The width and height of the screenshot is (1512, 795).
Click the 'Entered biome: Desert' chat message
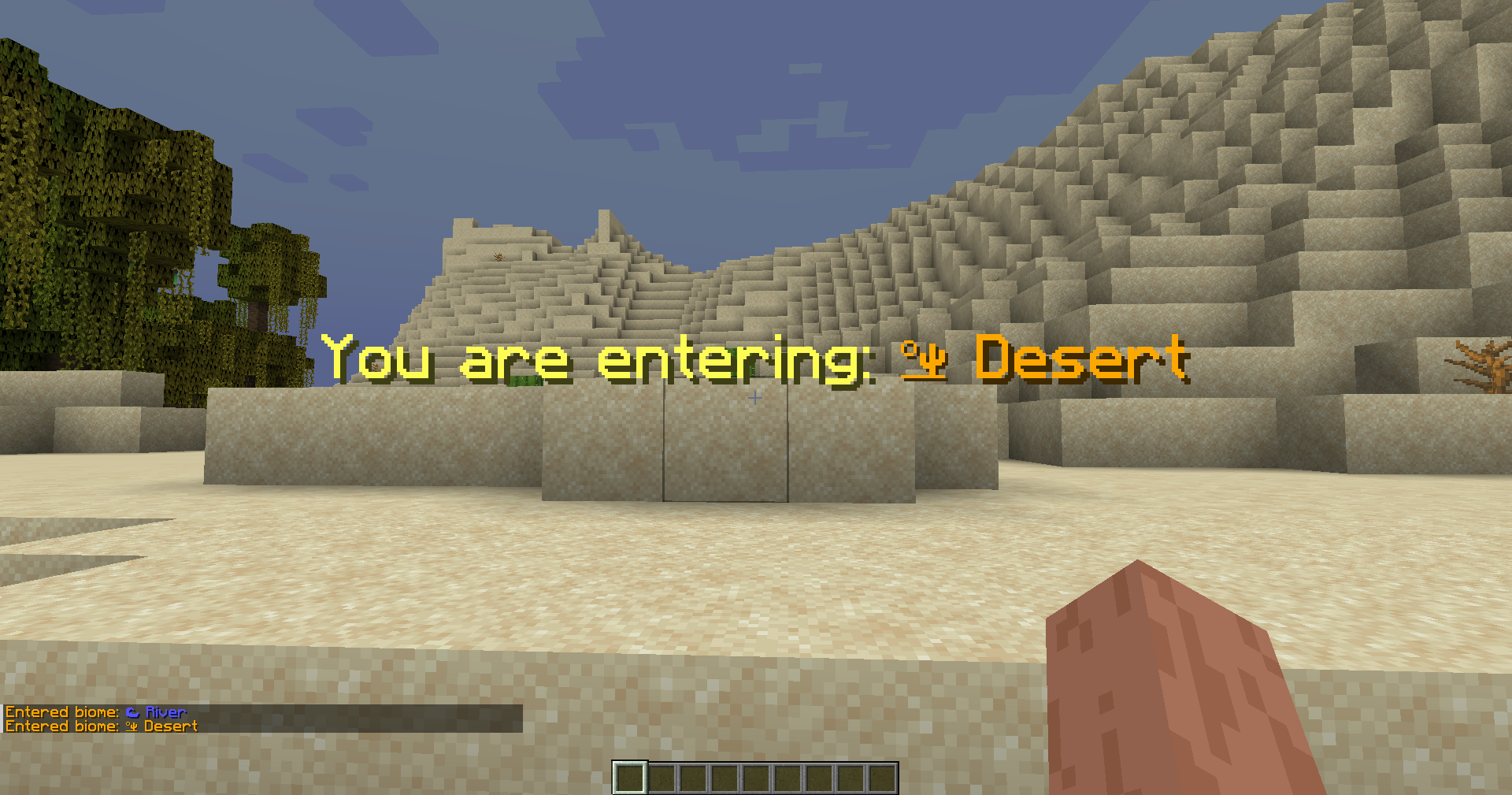101,725
